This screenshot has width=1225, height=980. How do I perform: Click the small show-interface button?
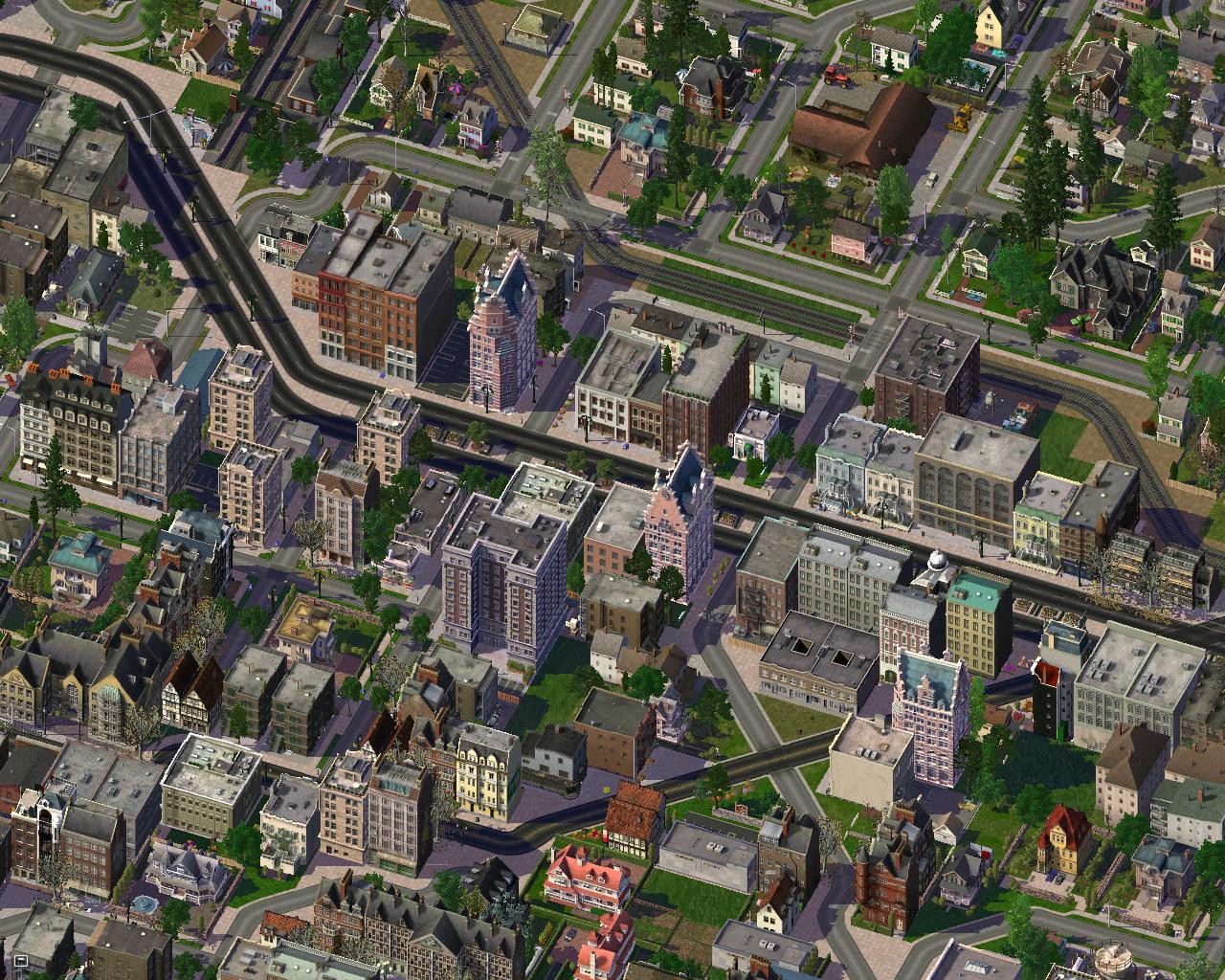[19, 960]
